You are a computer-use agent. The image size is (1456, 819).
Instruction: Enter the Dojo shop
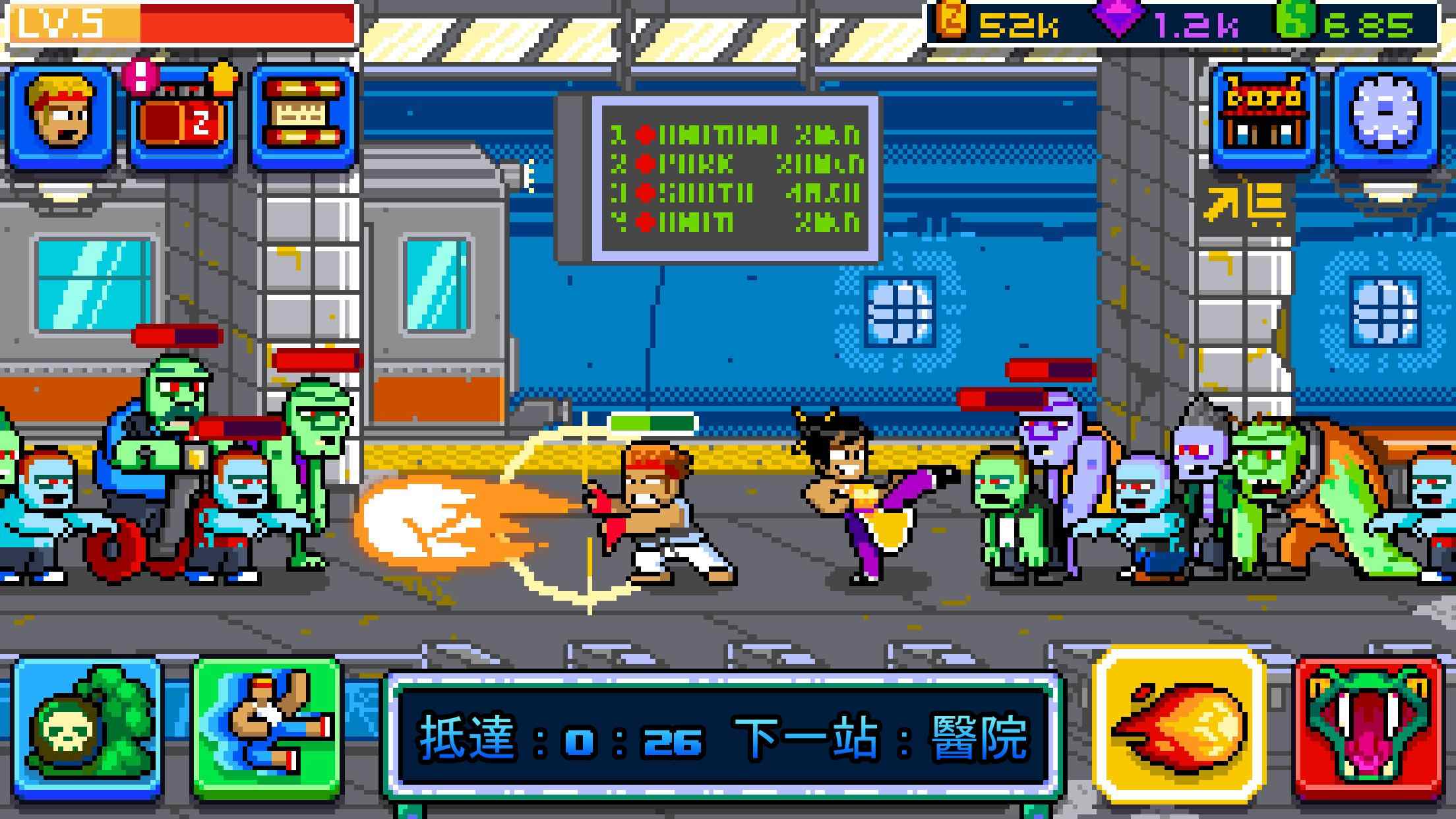tap(1263, 117)
